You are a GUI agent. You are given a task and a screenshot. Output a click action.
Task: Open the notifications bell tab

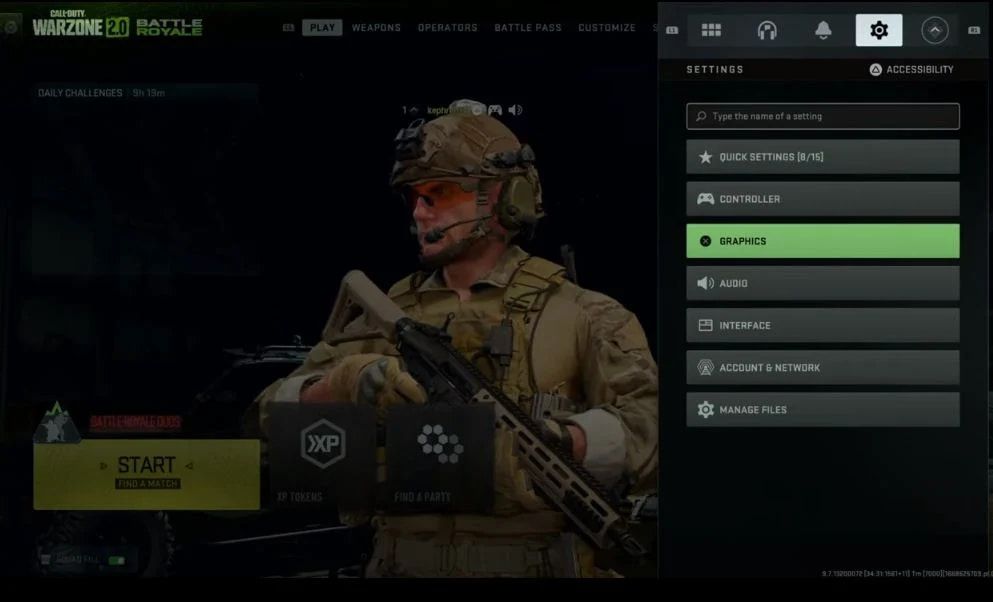[823, 30]
